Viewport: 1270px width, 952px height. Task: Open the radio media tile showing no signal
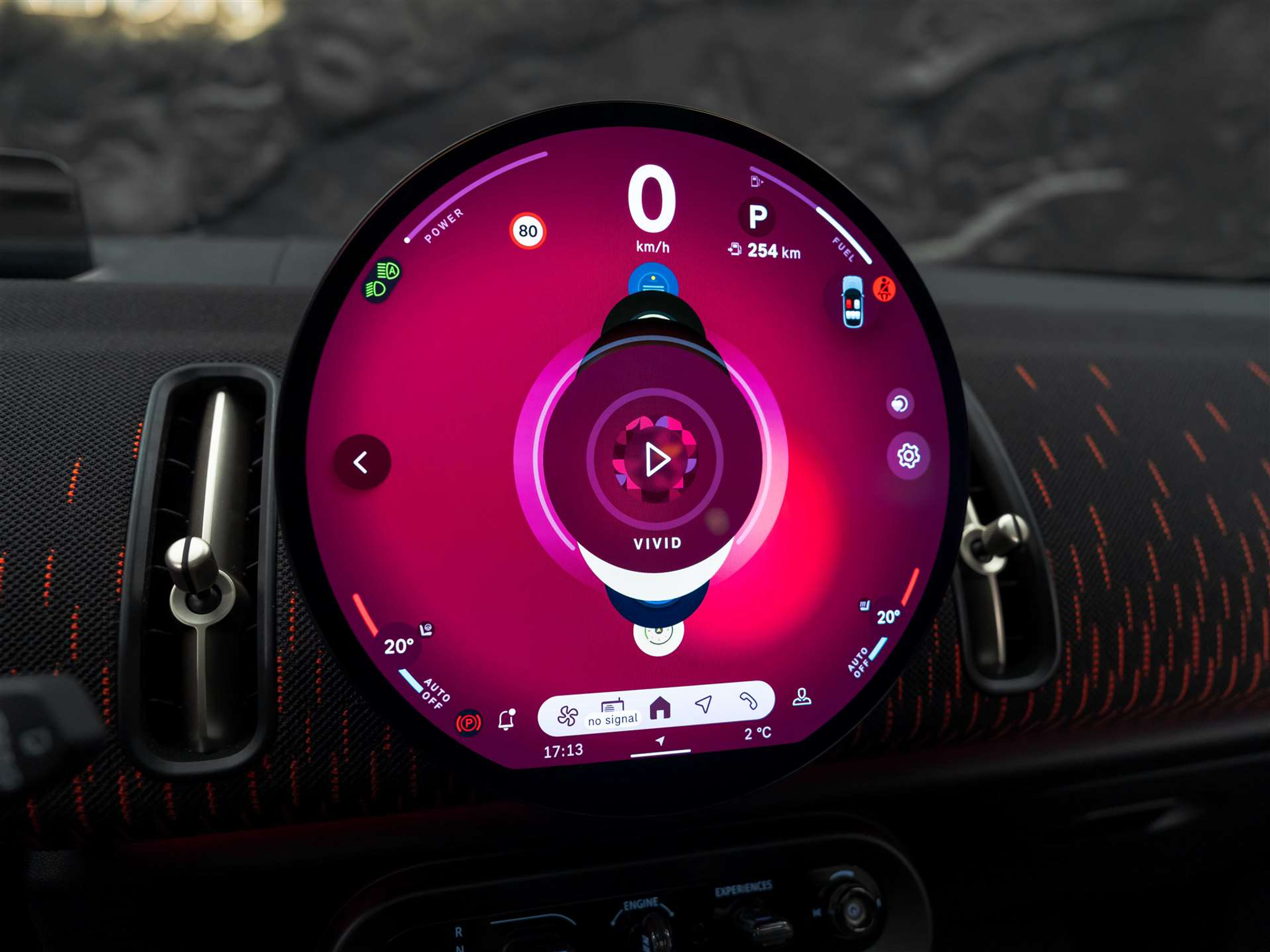click(613, 712)
